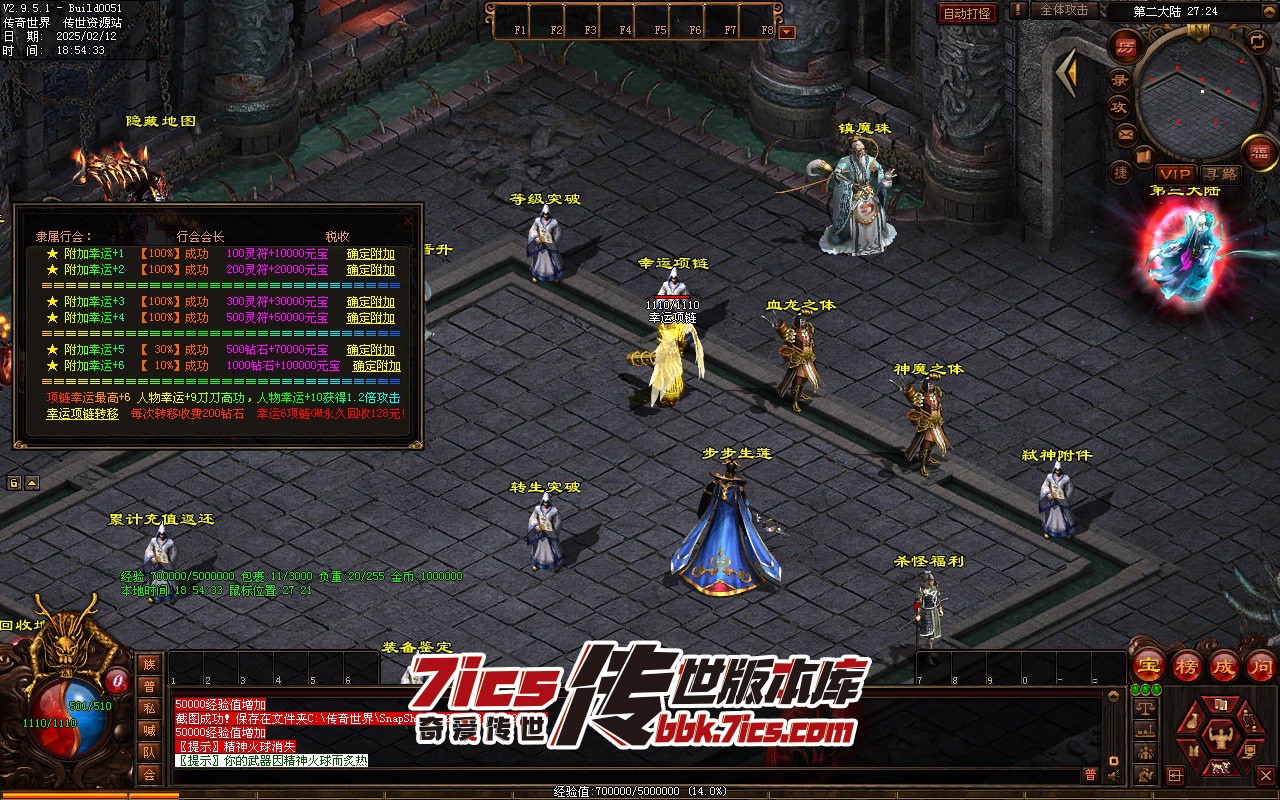The height and width of the screenshot is (800, 1280).
Task: Open the 榜 ranking button
Action: [1186, 665]
